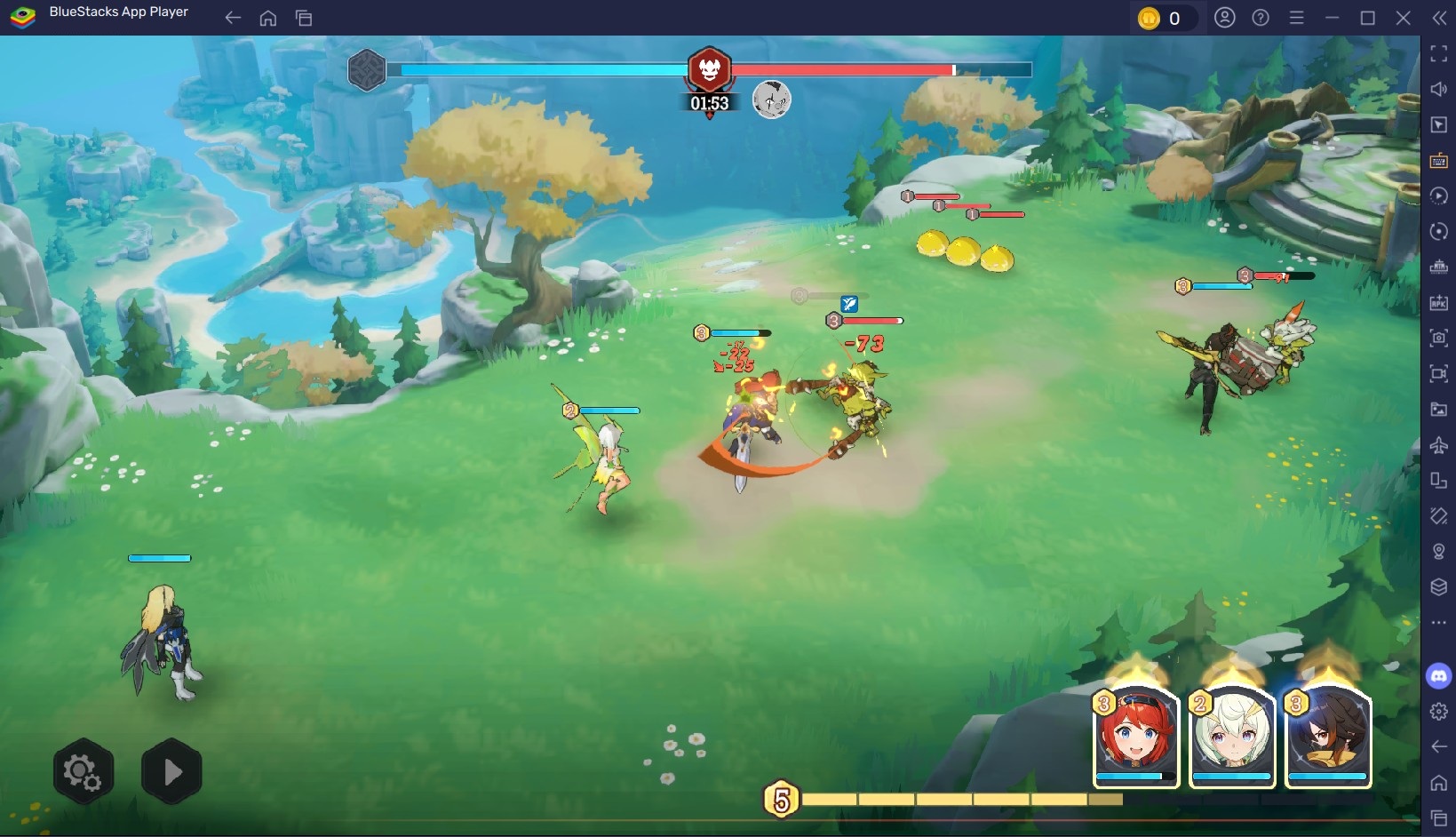1456x837 pixels.
Task: Collapse the BlueStacks sidebar with the double-arrow
Action: 1440,18
